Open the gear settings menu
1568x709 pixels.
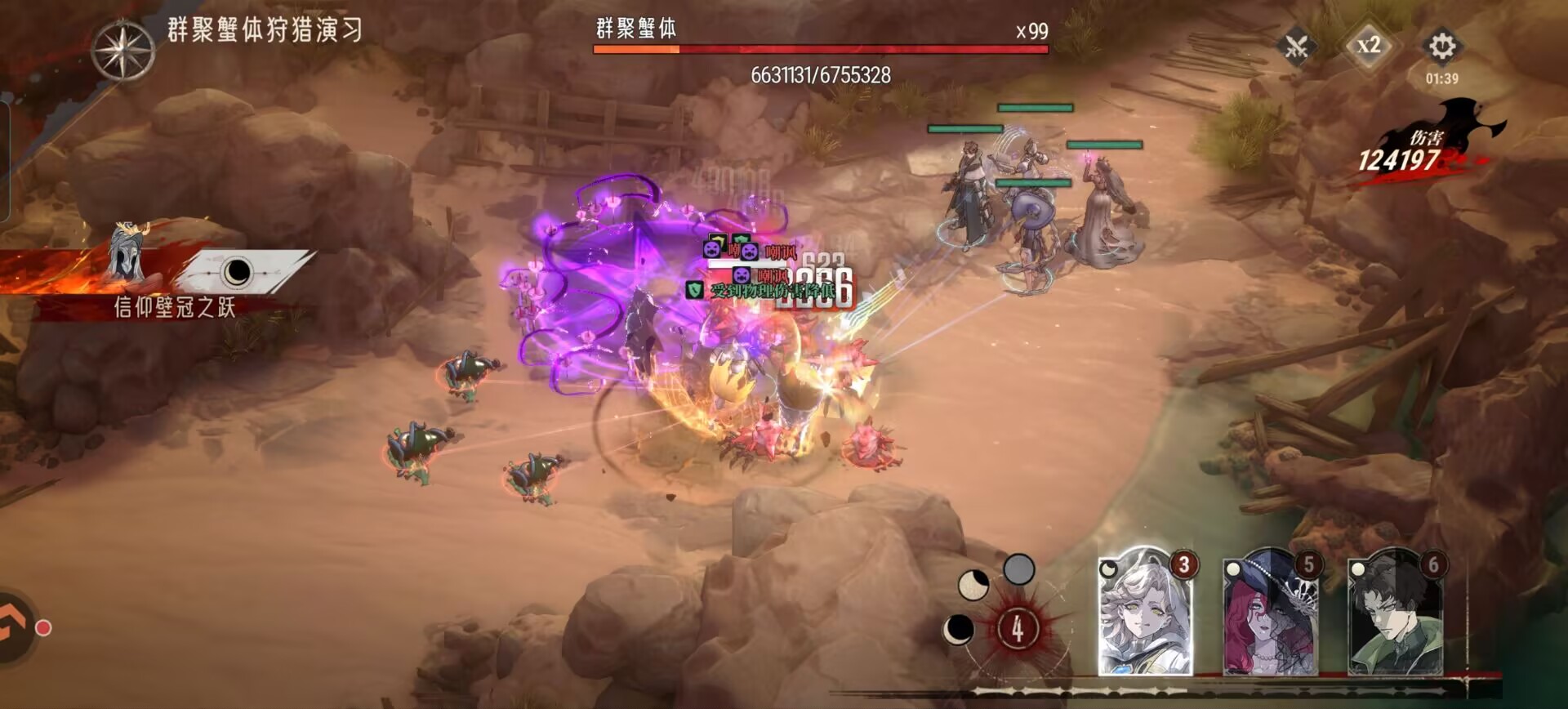tap(1441, 46)
